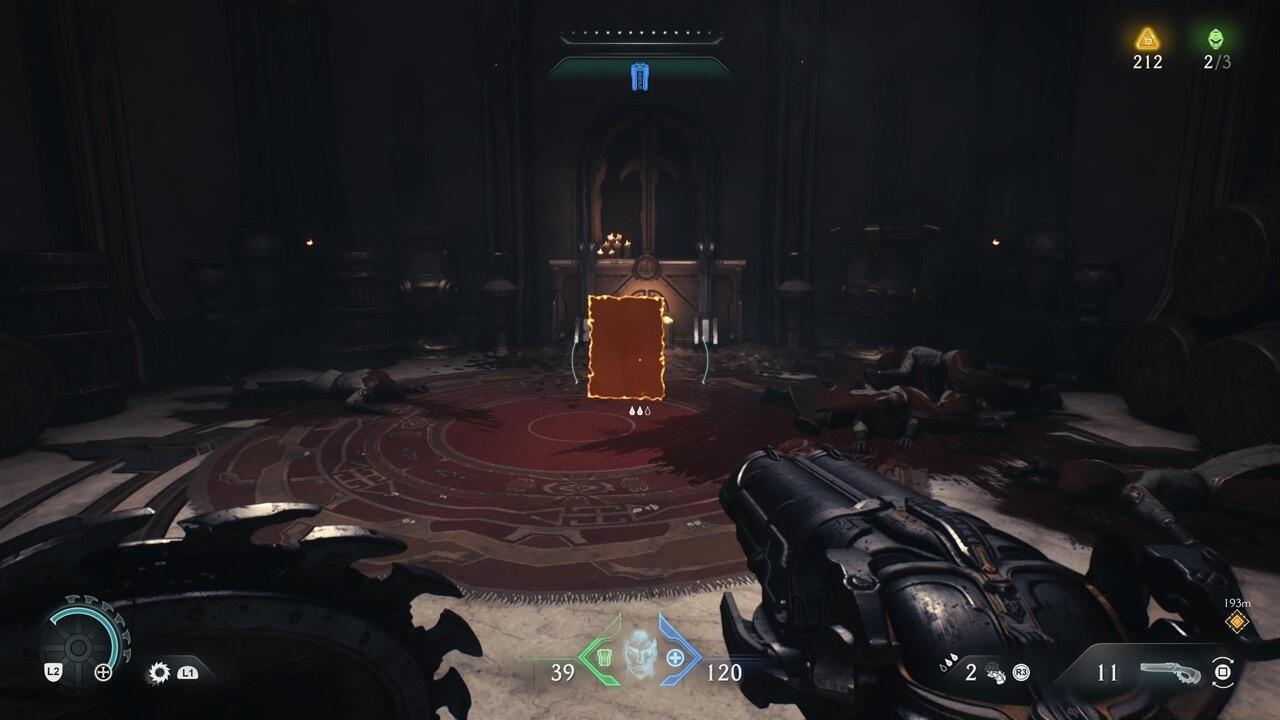Click the shotgun weapon icon near the ammo count

[x=1172, y=670]
